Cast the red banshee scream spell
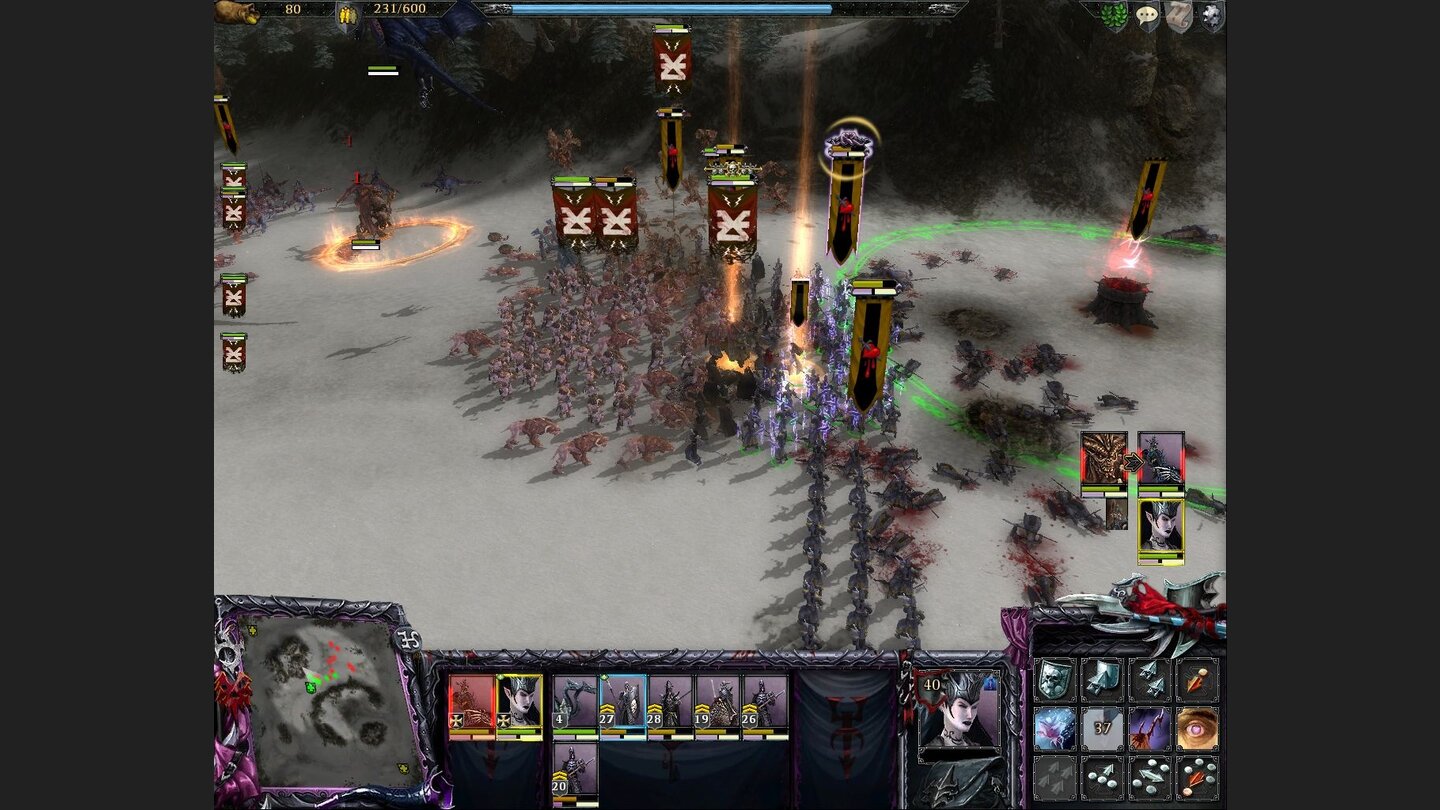 (x=1150, y=729)
